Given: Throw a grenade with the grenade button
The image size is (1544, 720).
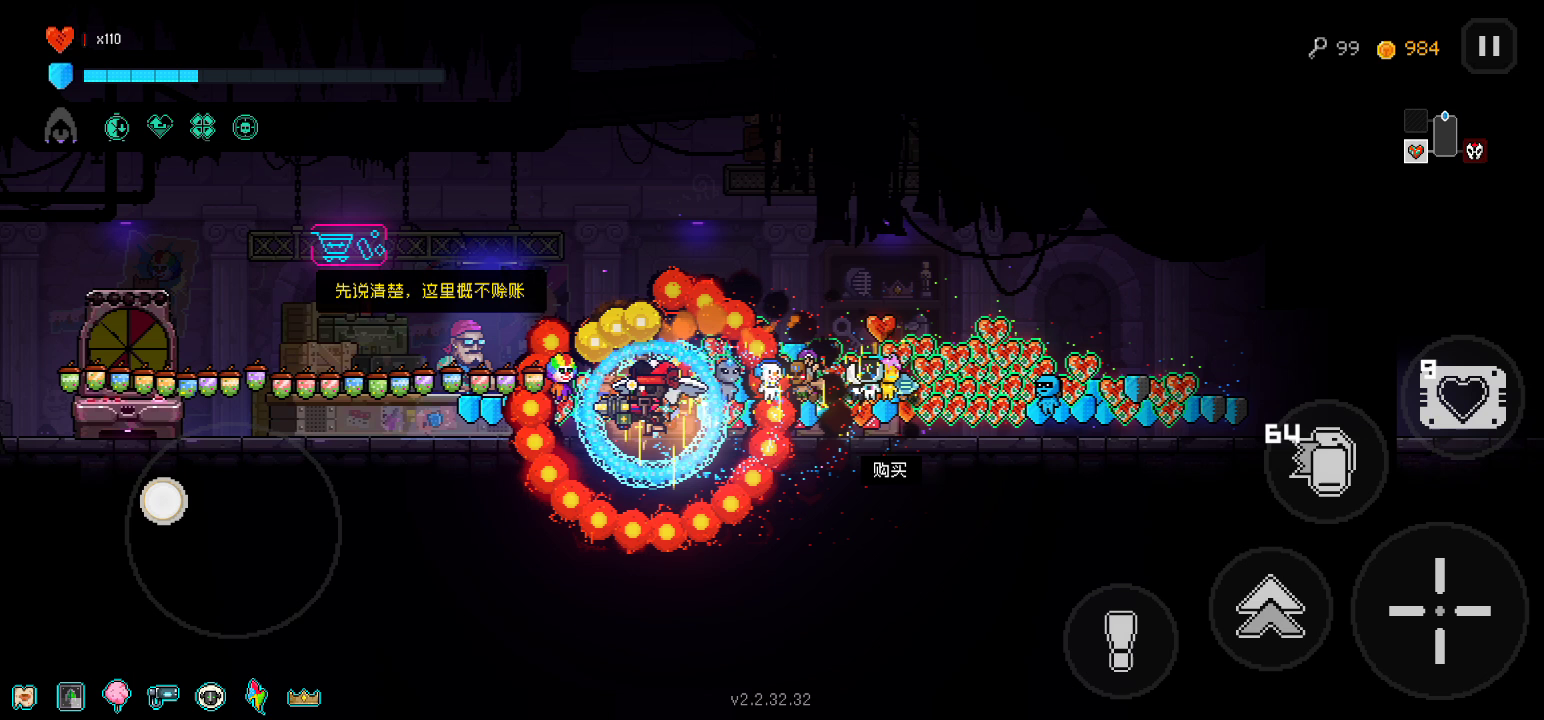Looking at the screenshot, I should click(1326, 462).
